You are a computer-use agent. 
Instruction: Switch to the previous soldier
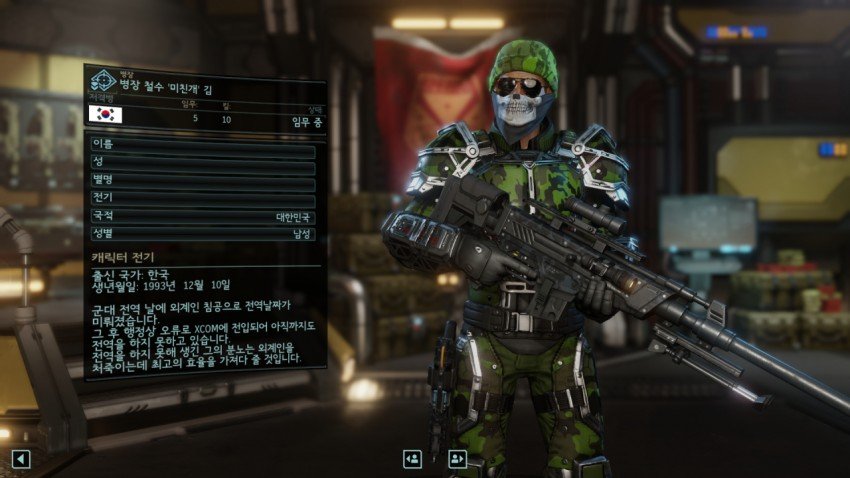(x=412, y=459)
